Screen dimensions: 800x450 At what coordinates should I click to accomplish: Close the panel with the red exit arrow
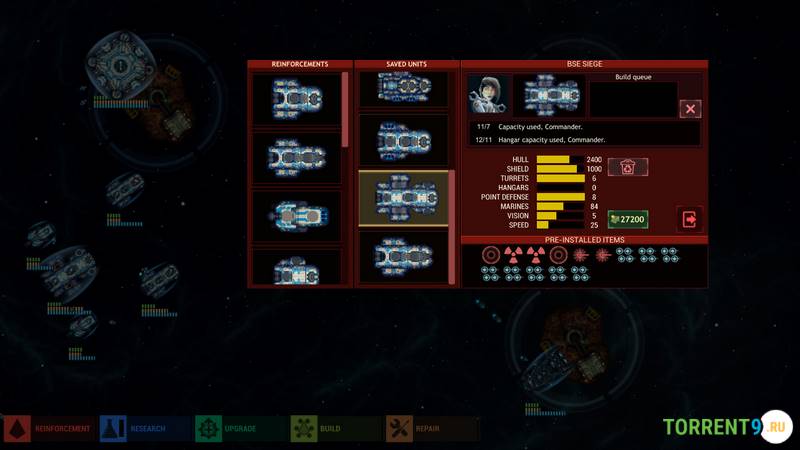point(690,219)
